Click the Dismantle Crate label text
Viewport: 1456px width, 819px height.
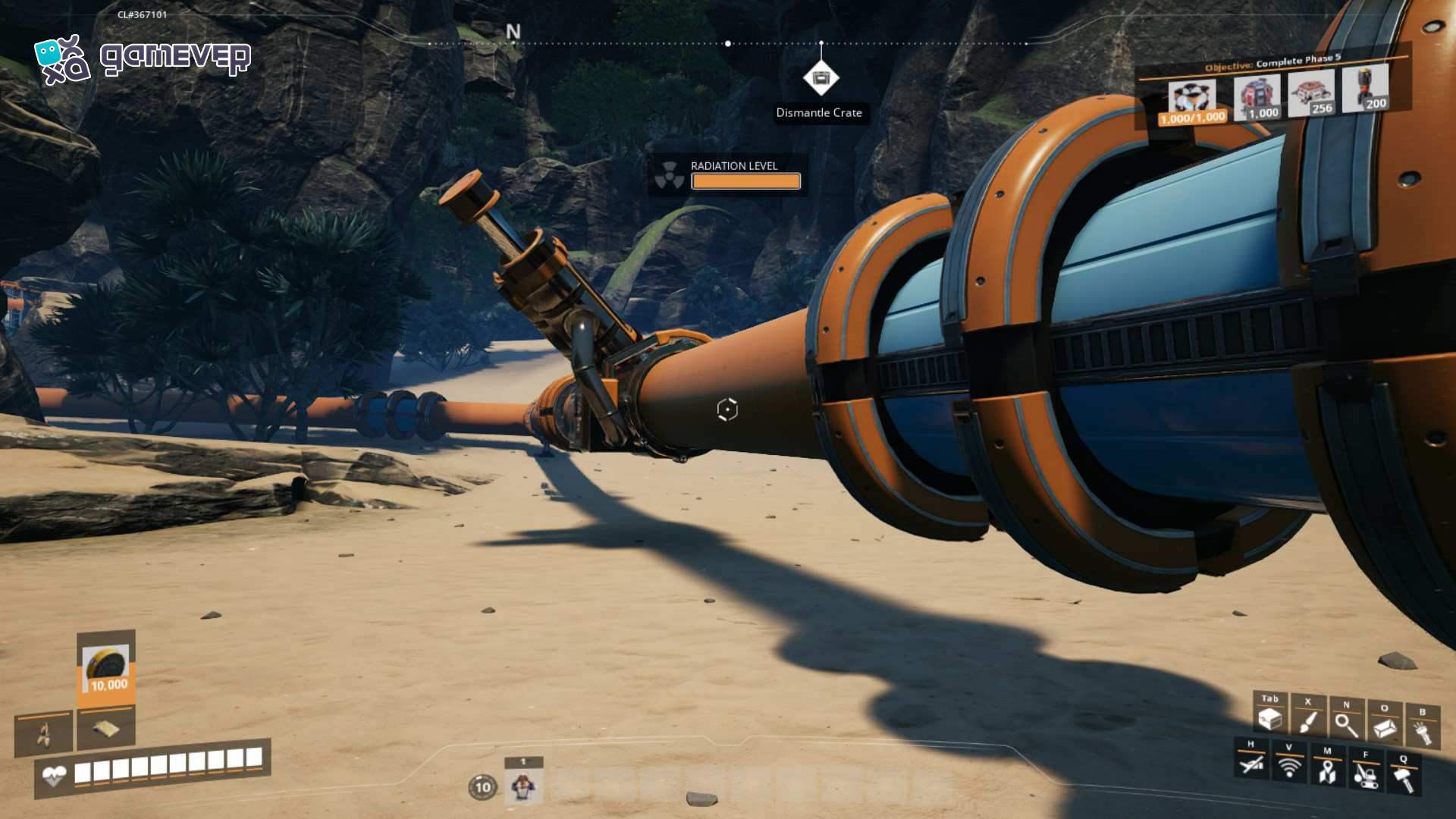[x=819, y=113]
